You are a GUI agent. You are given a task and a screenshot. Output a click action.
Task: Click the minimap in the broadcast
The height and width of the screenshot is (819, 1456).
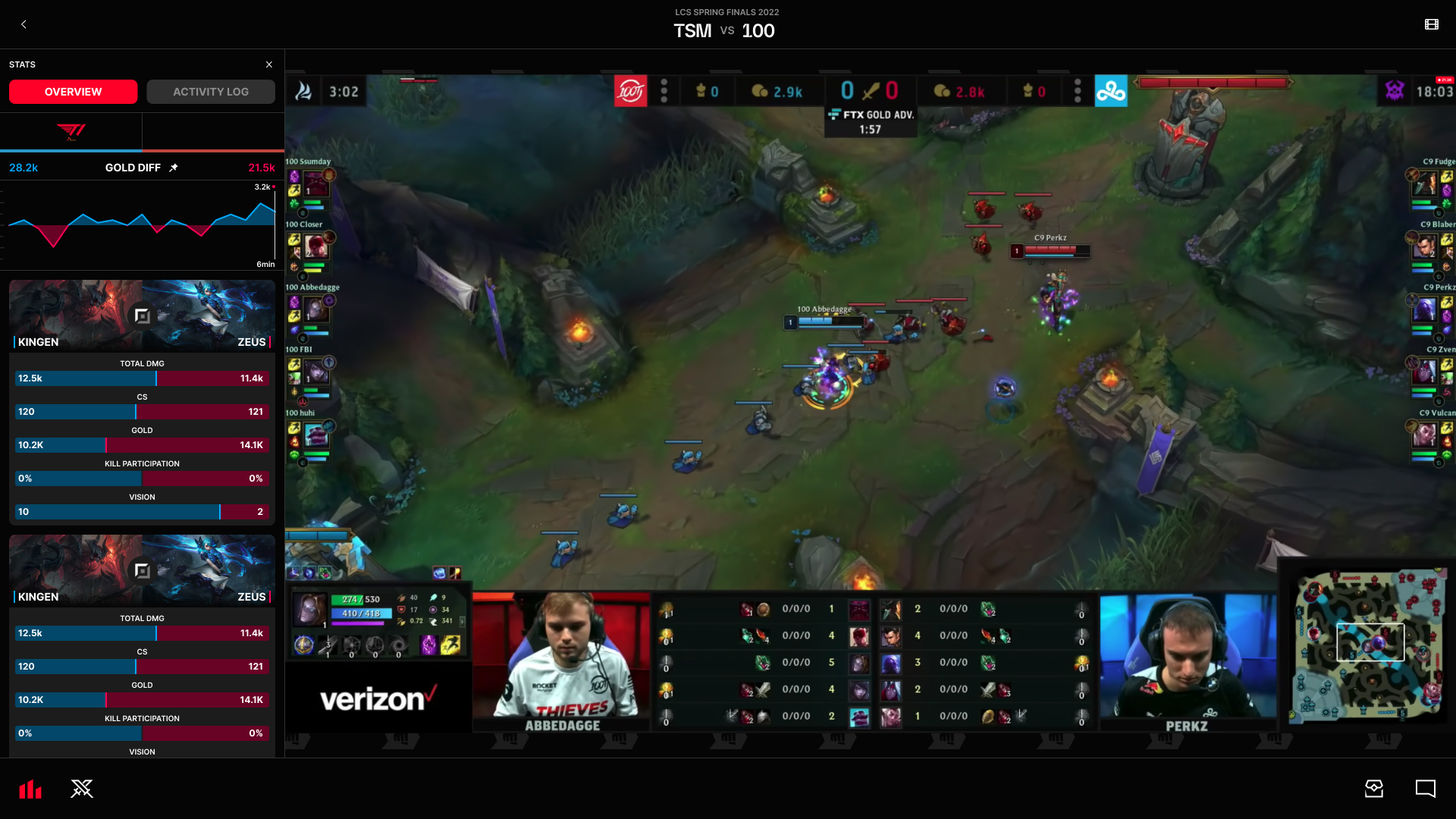1369,647
